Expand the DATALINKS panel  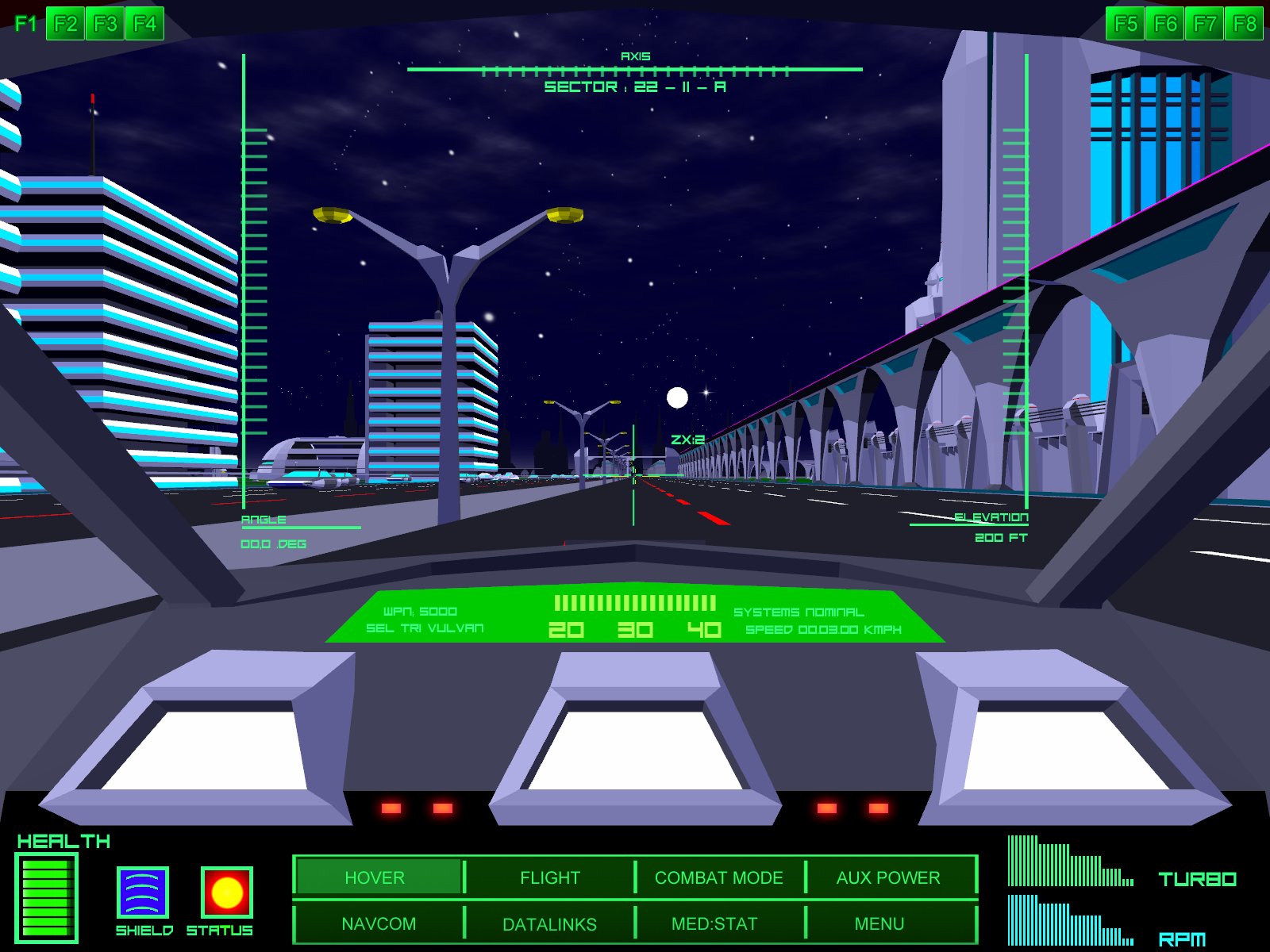(x=549, y=923)
